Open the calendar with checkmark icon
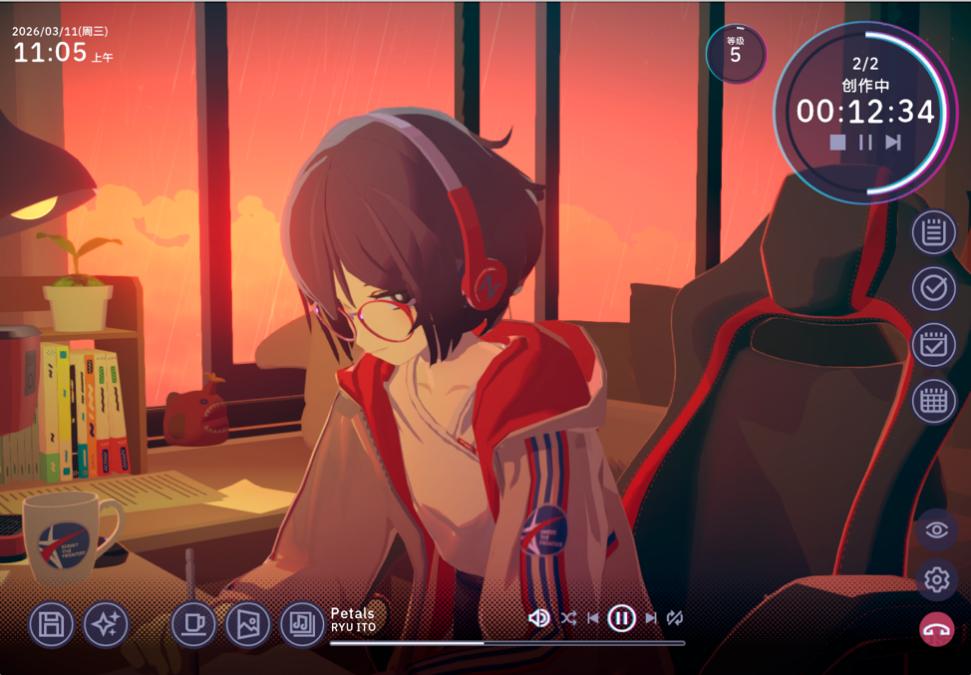This screenshot has width=971, height=675. tap(933, 345)
